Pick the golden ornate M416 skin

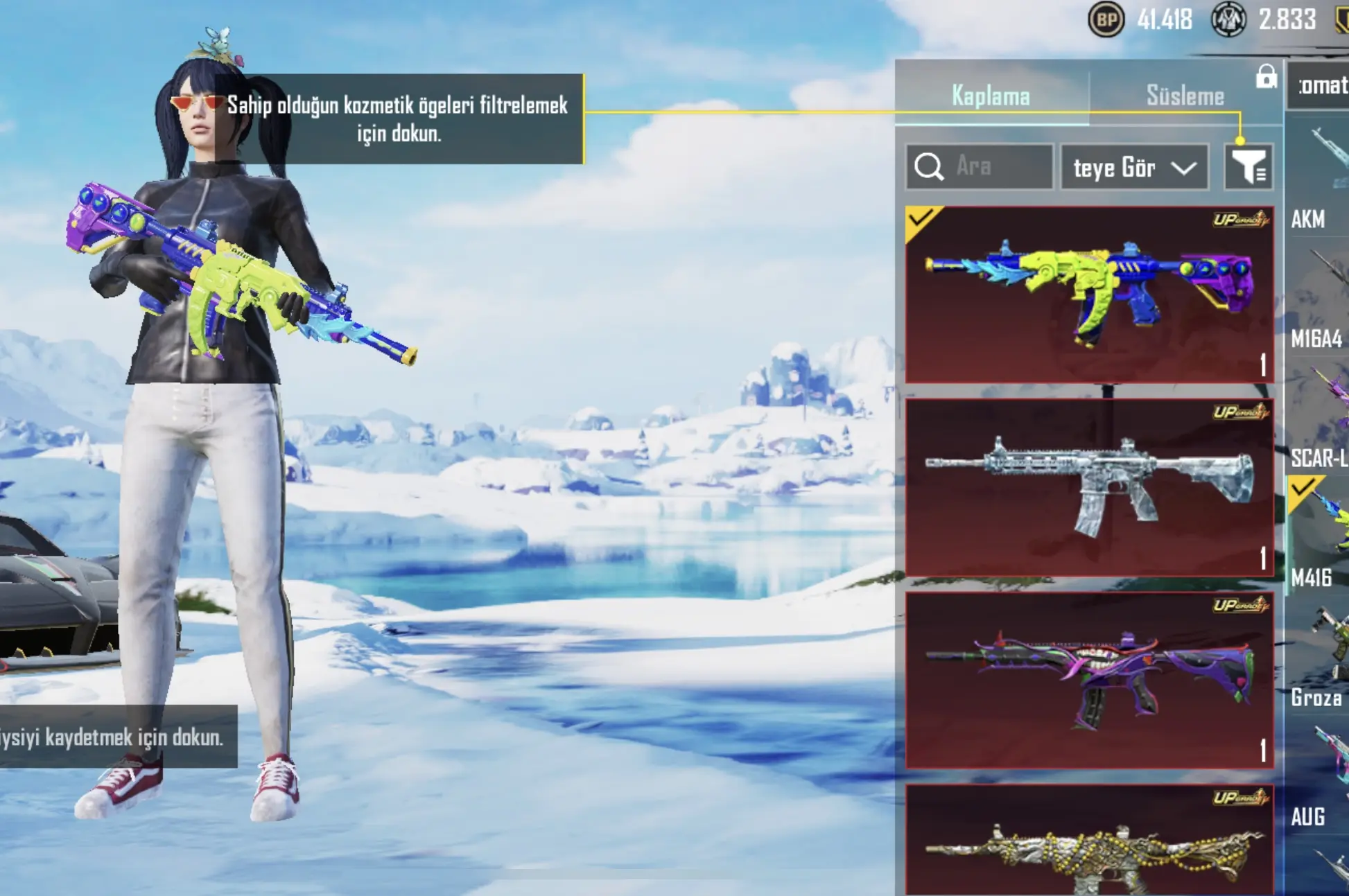coord(1089,842)
